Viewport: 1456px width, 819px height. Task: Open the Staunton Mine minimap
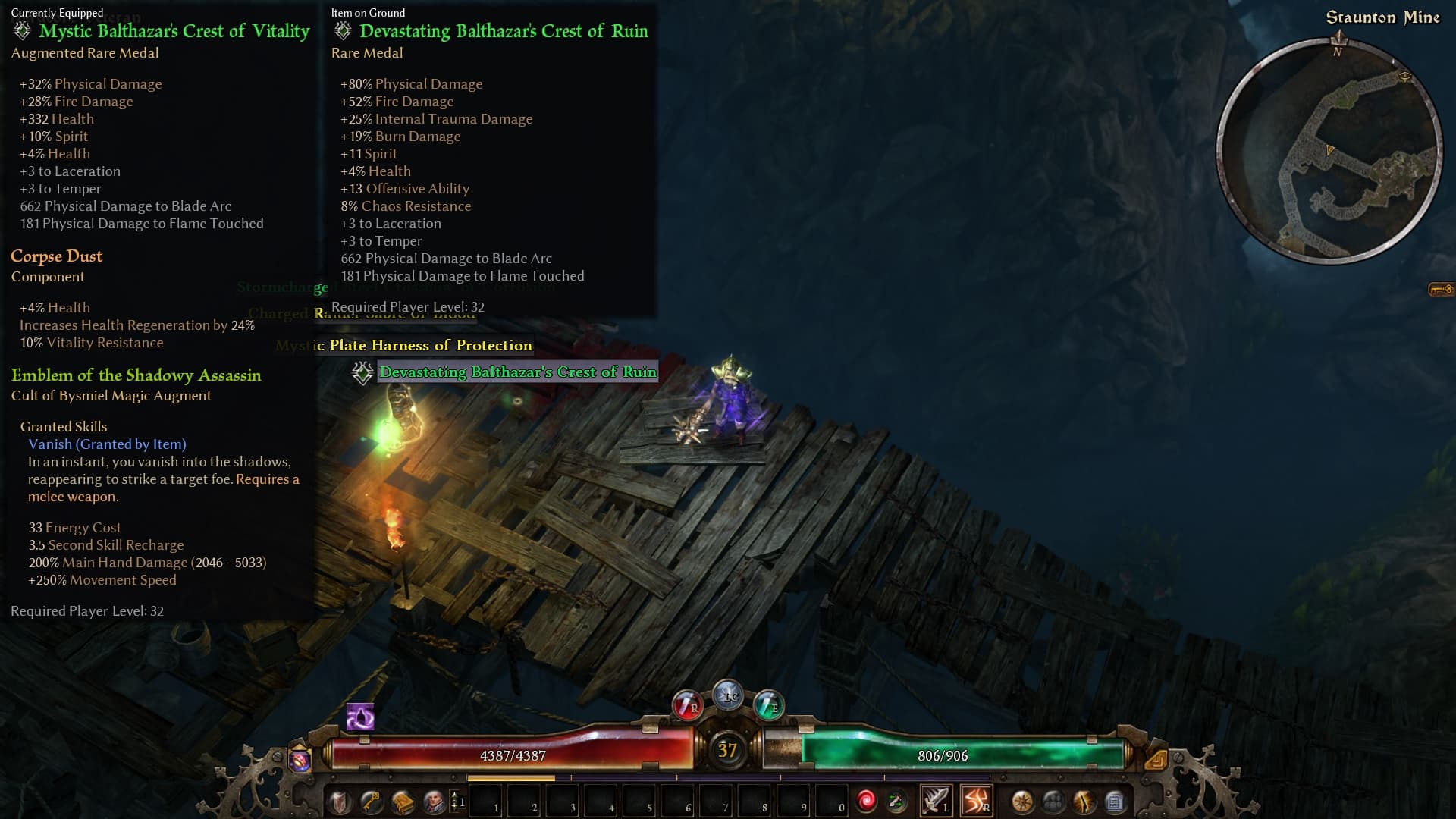coord(1329,151)
